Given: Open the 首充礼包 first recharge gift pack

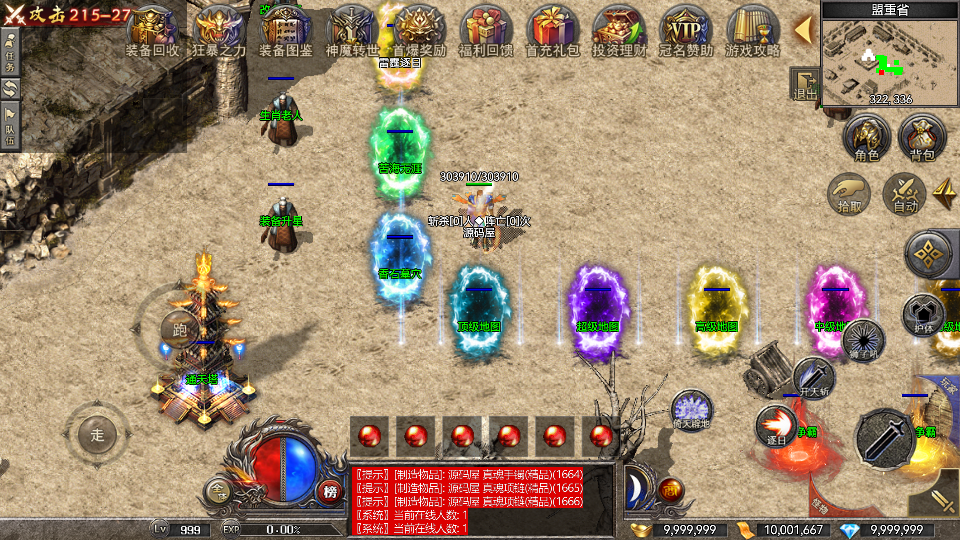Looking at the screenshot, I should click(x=551, y=30).
